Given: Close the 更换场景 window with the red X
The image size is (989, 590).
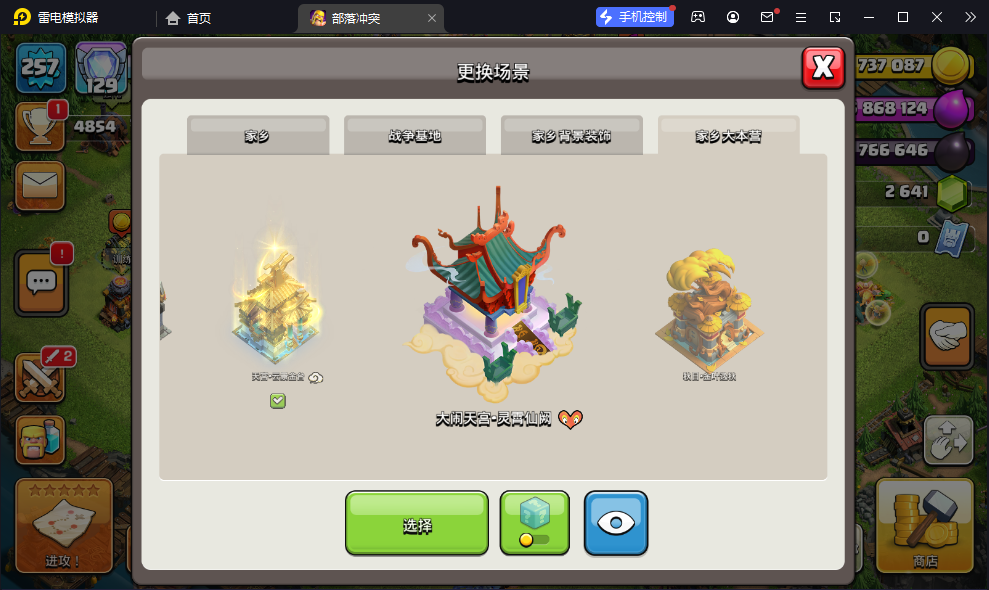Looking at the screenshot, I should pyautogui.click(x=823, y=67).
